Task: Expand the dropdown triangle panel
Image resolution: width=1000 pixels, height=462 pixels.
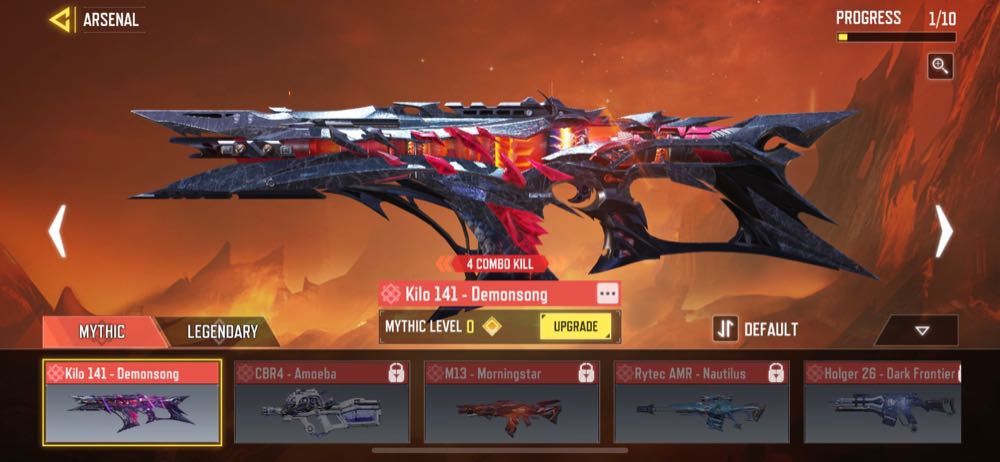Action: [x=921, y=330]
